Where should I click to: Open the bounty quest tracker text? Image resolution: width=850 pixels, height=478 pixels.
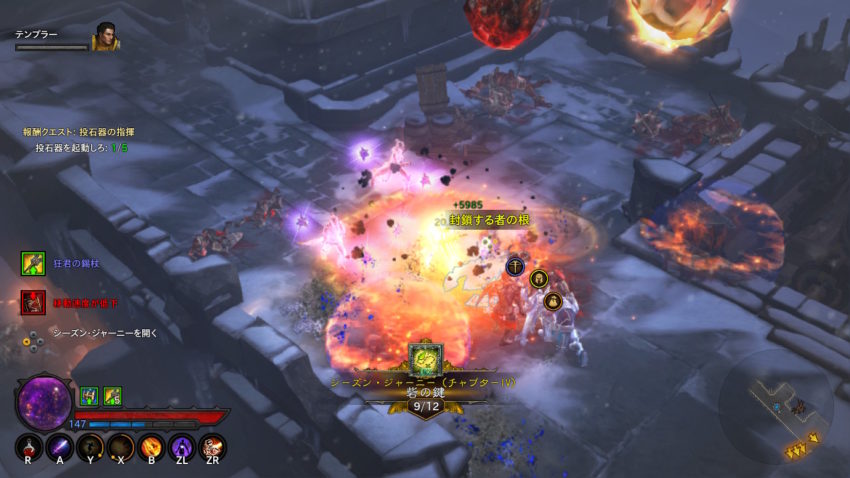click(79, 132)
